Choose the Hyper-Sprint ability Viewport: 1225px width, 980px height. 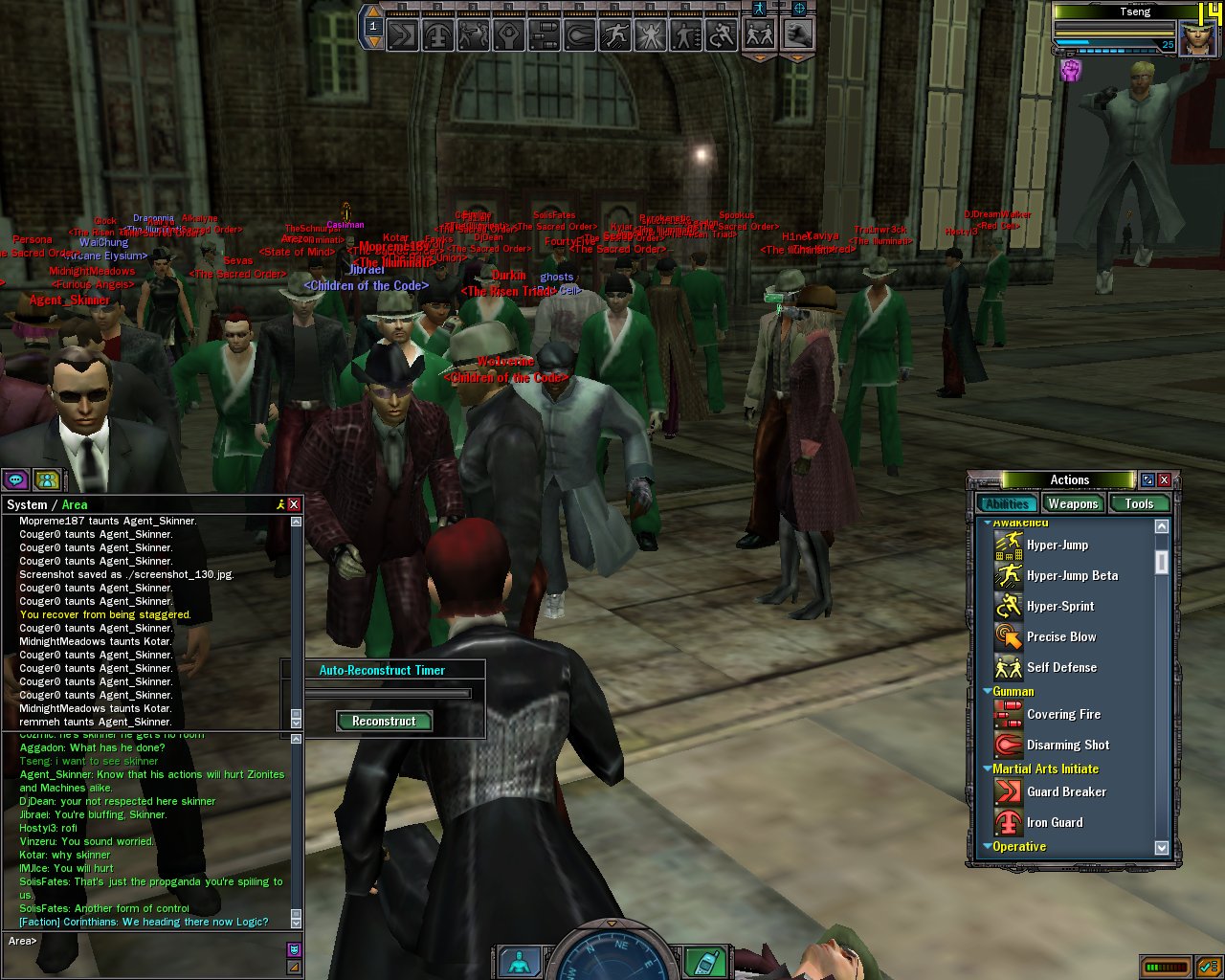1059,607
